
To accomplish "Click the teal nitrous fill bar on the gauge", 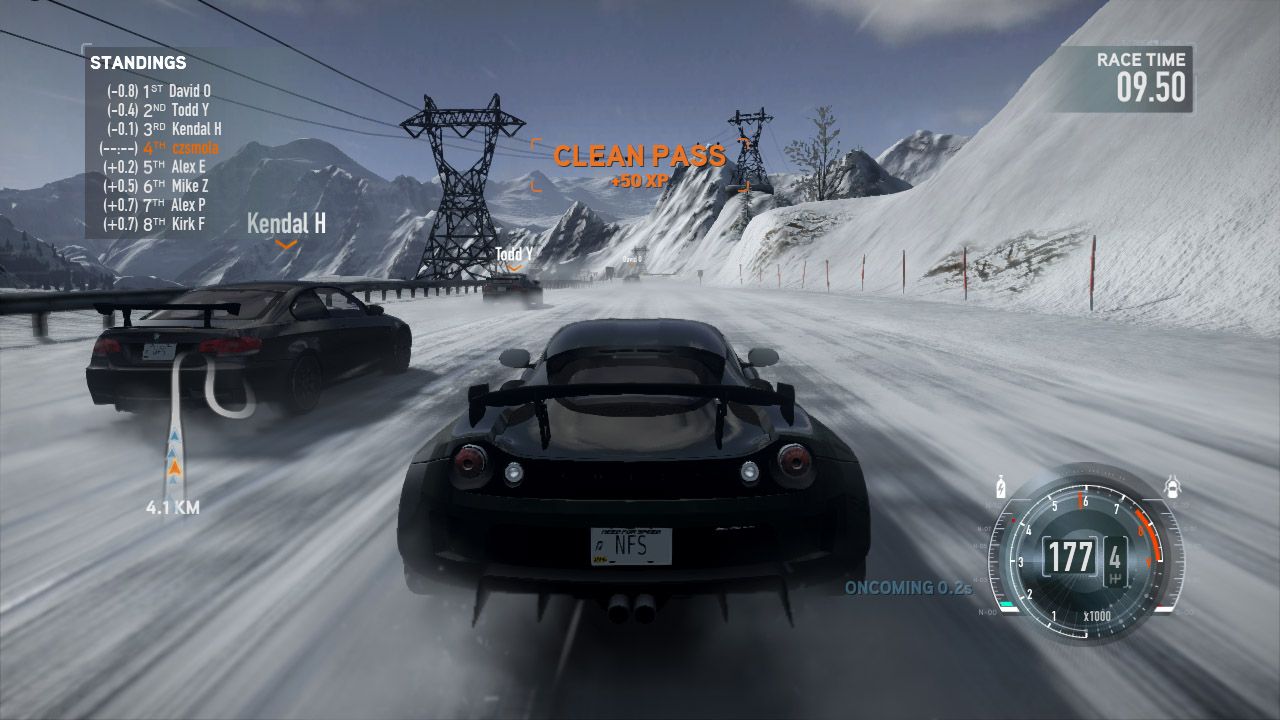I will (1007, 603).
